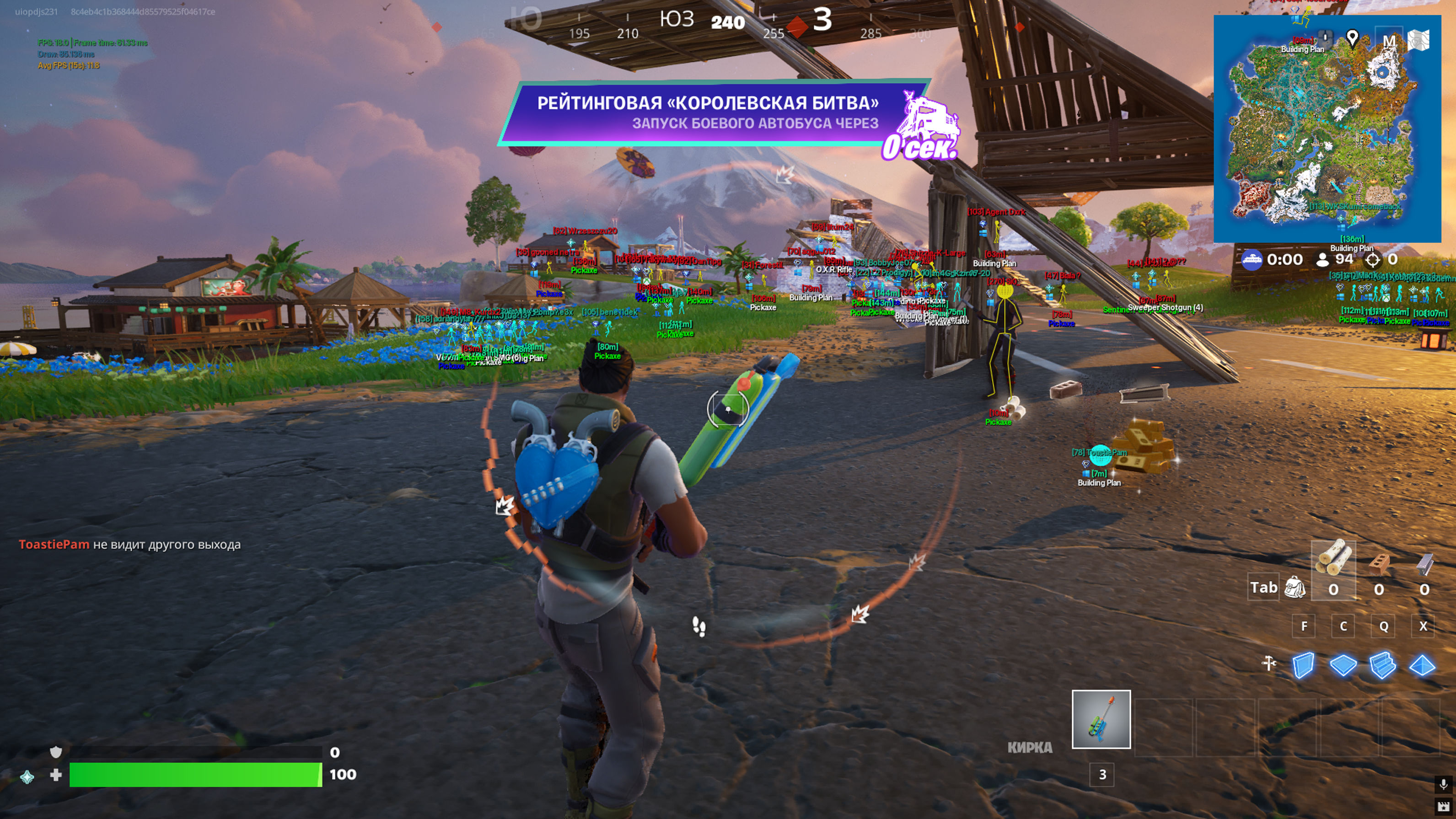Click the eliminations crosshair icon under the minimap
The image size is (1456, 819).
pyautogui.click(x=1374, y=260)
